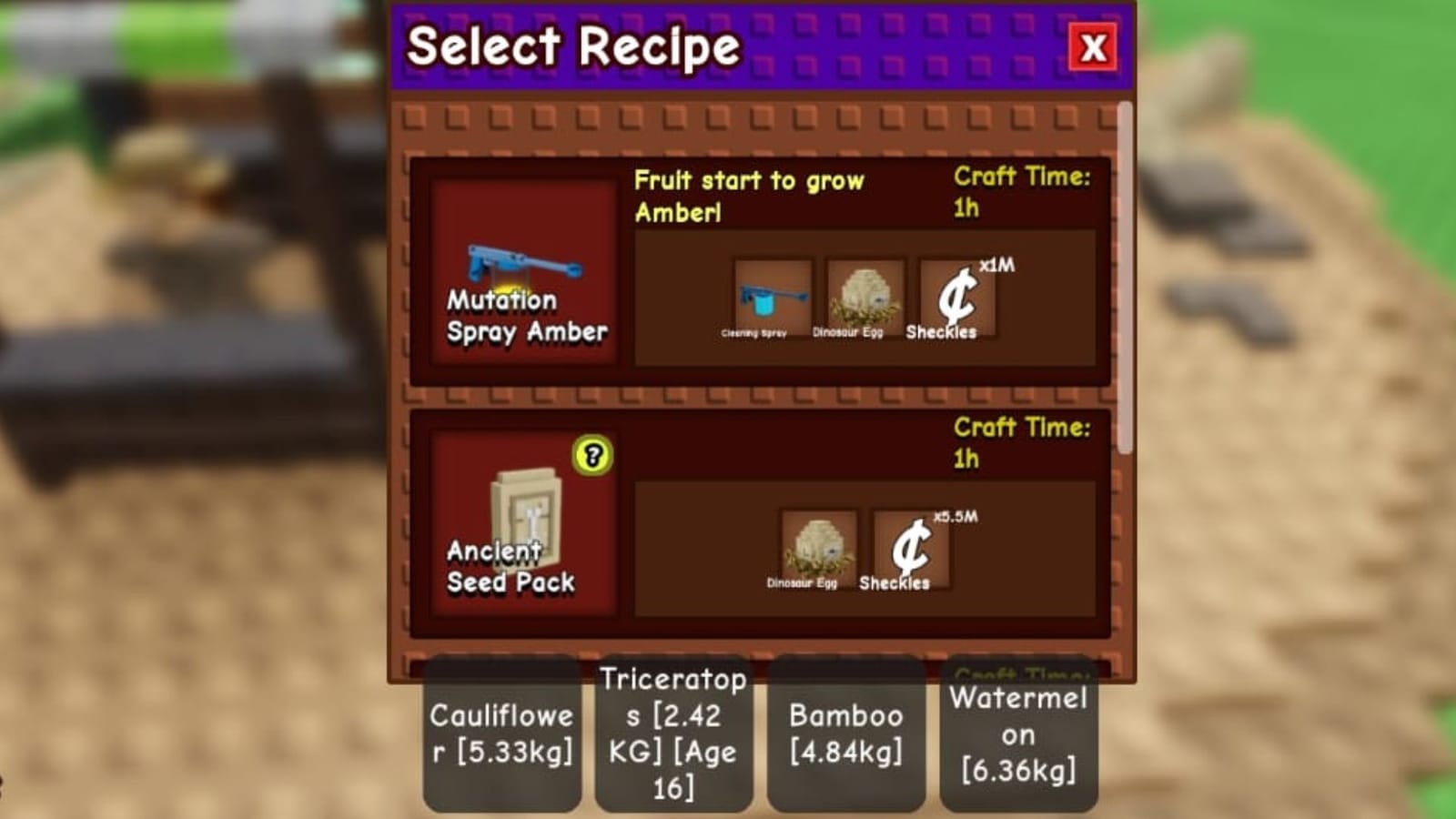Open the Ancient Seed Pack help question mark
This screenshot has height=819, width=1456.
[x=591, y=455]
